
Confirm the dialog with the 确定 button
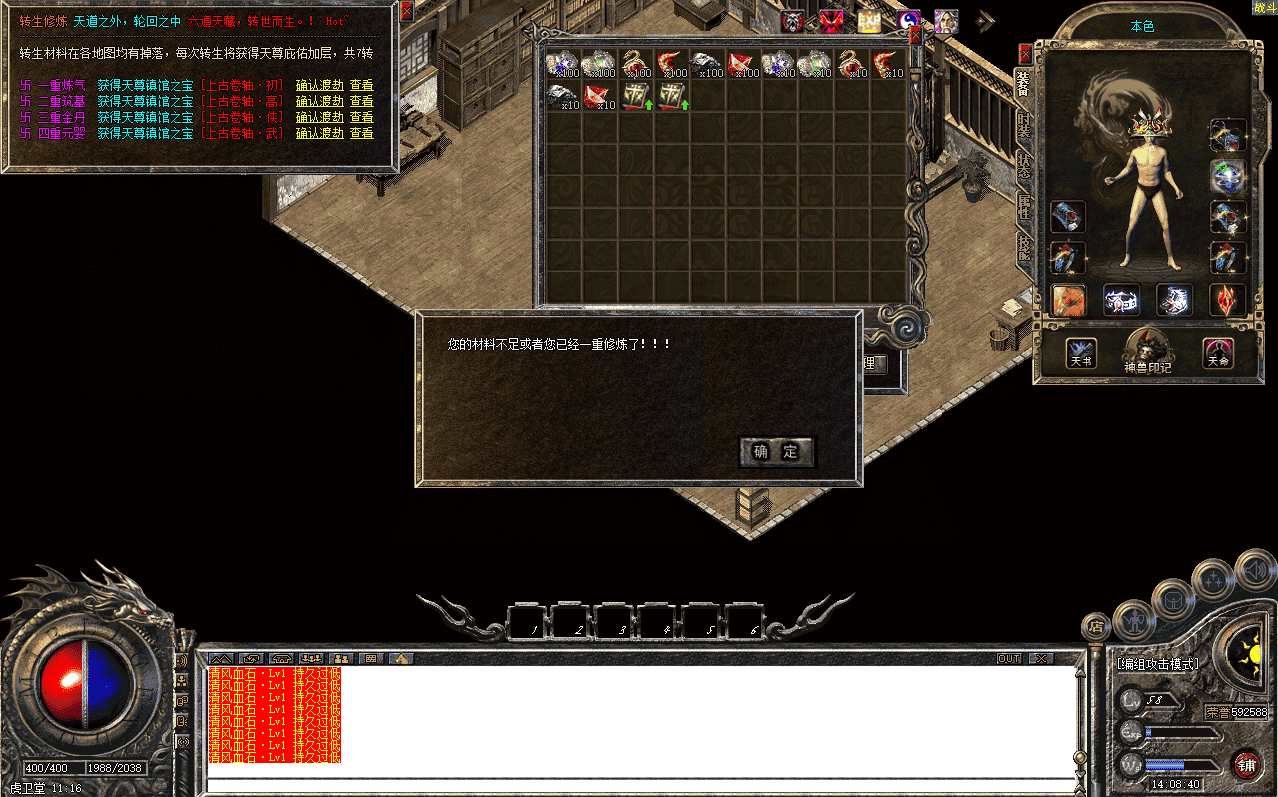point(777,452)
